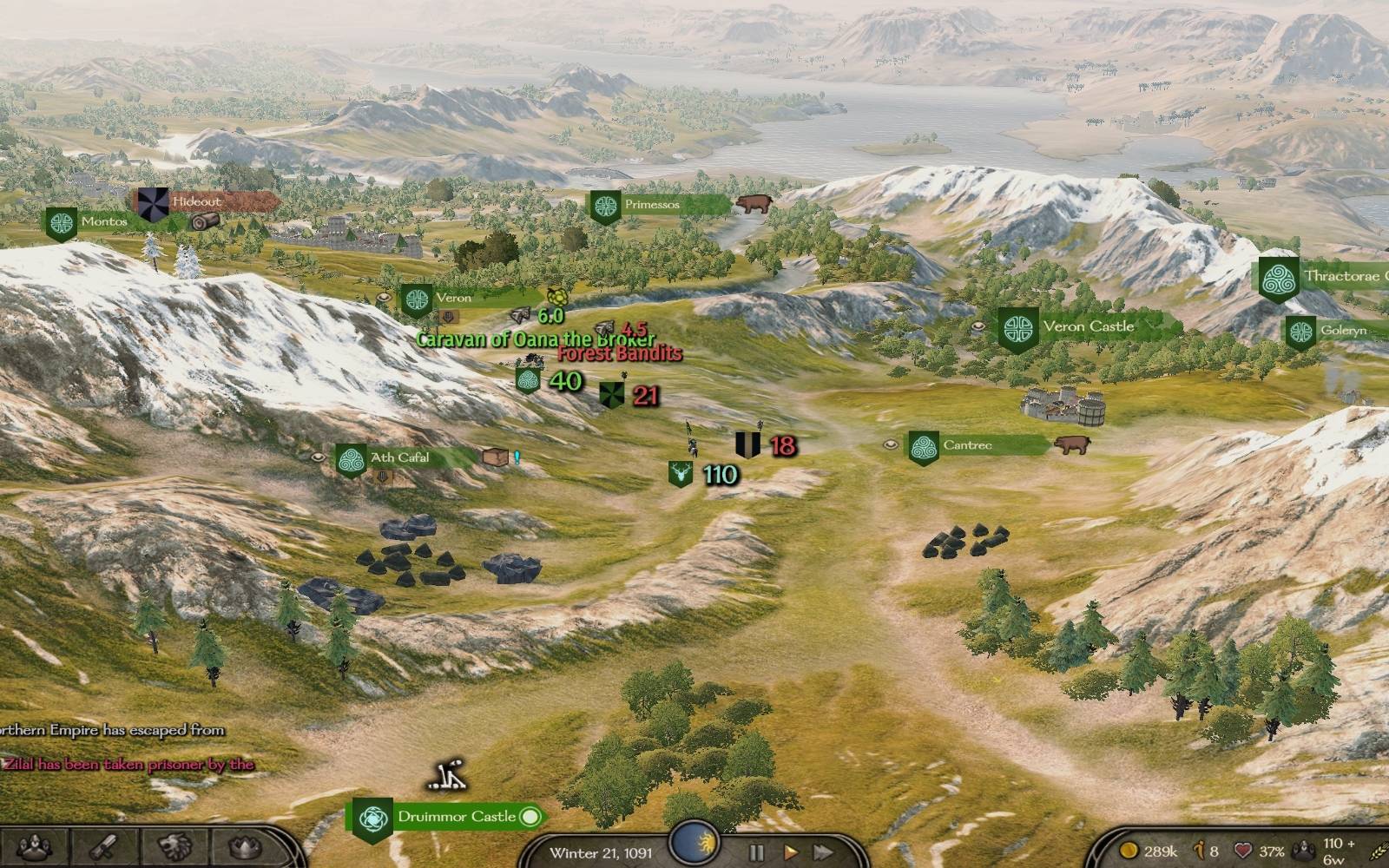1389x868 pixels.
Task: Choose the Cantrec village nameplate
Action: pyautogui.click(x=967, y=445)
